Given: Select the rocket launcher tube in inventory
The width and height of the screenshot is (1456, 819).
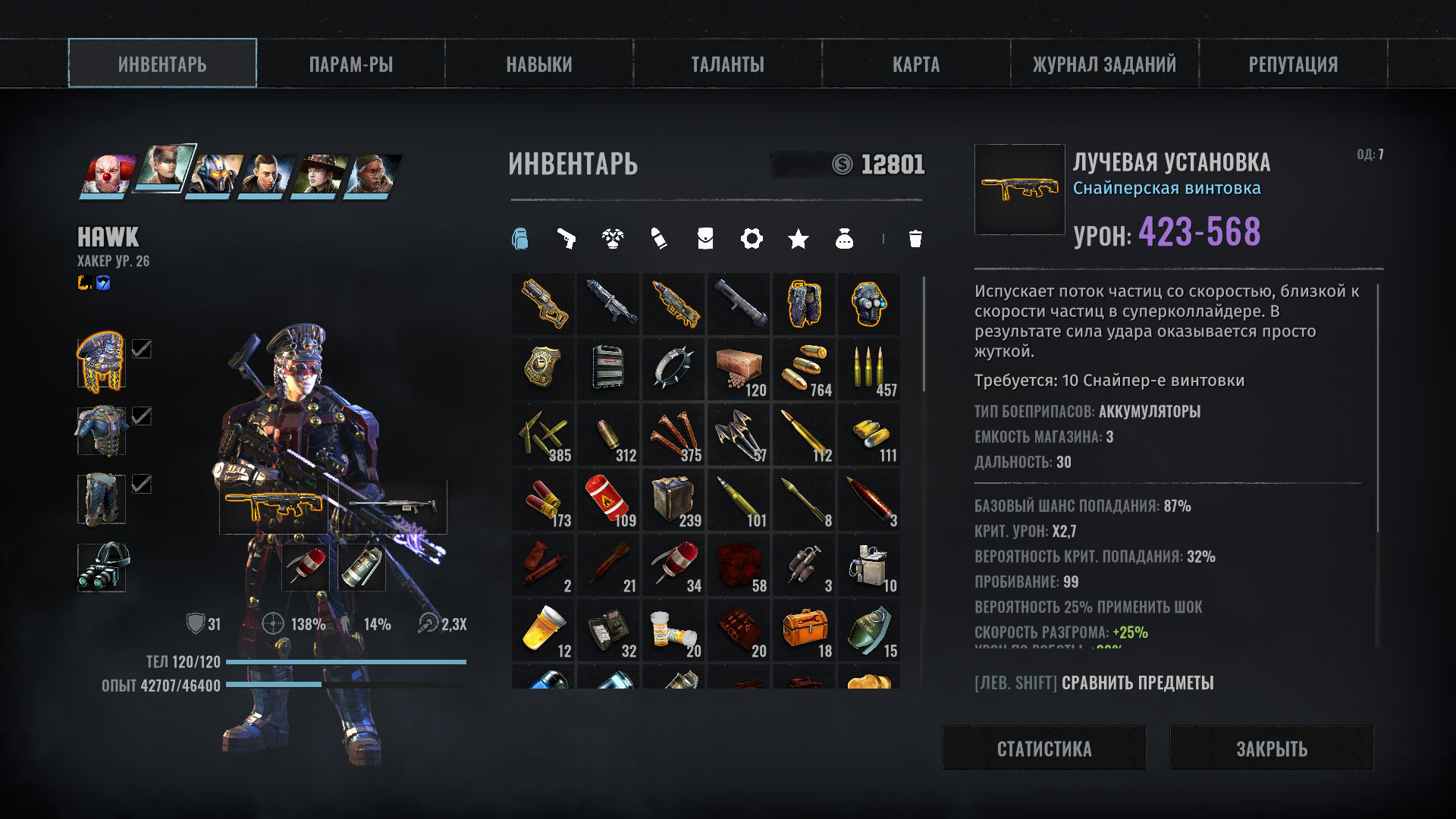Looking at the screenshot, I should coord(739,303).
